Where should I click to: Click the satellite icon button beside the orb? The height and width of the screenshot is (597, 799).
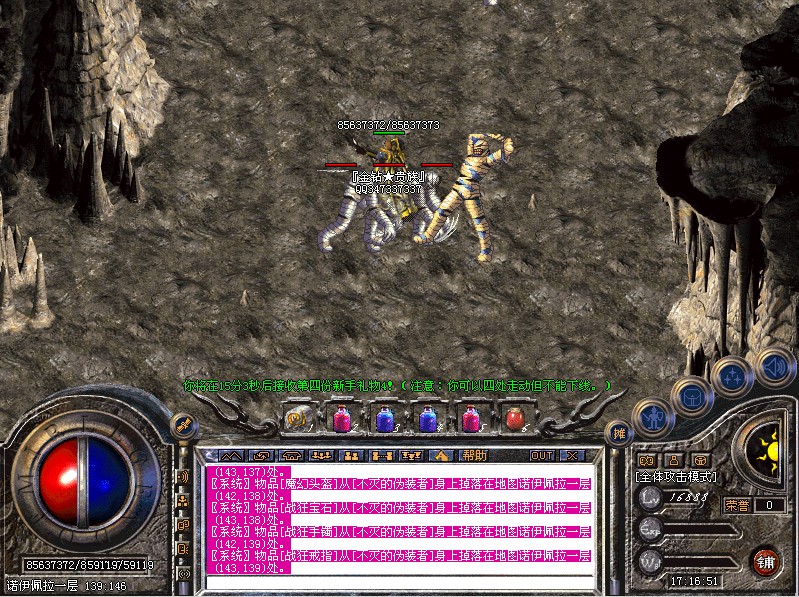coord(184,424)
